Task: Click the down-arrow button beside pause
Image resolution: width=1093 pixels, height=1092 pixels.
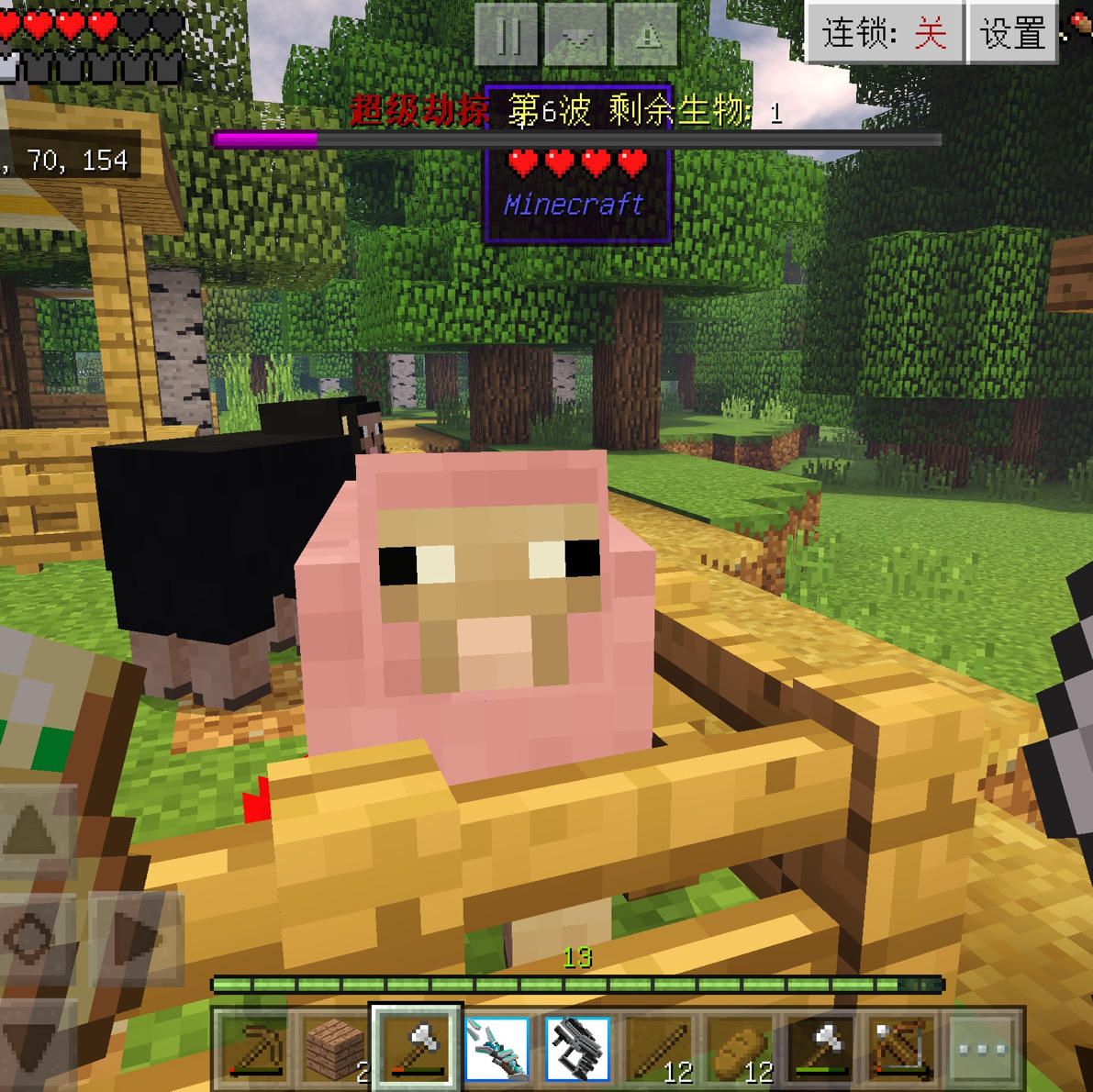Action: tap(576, 35)
